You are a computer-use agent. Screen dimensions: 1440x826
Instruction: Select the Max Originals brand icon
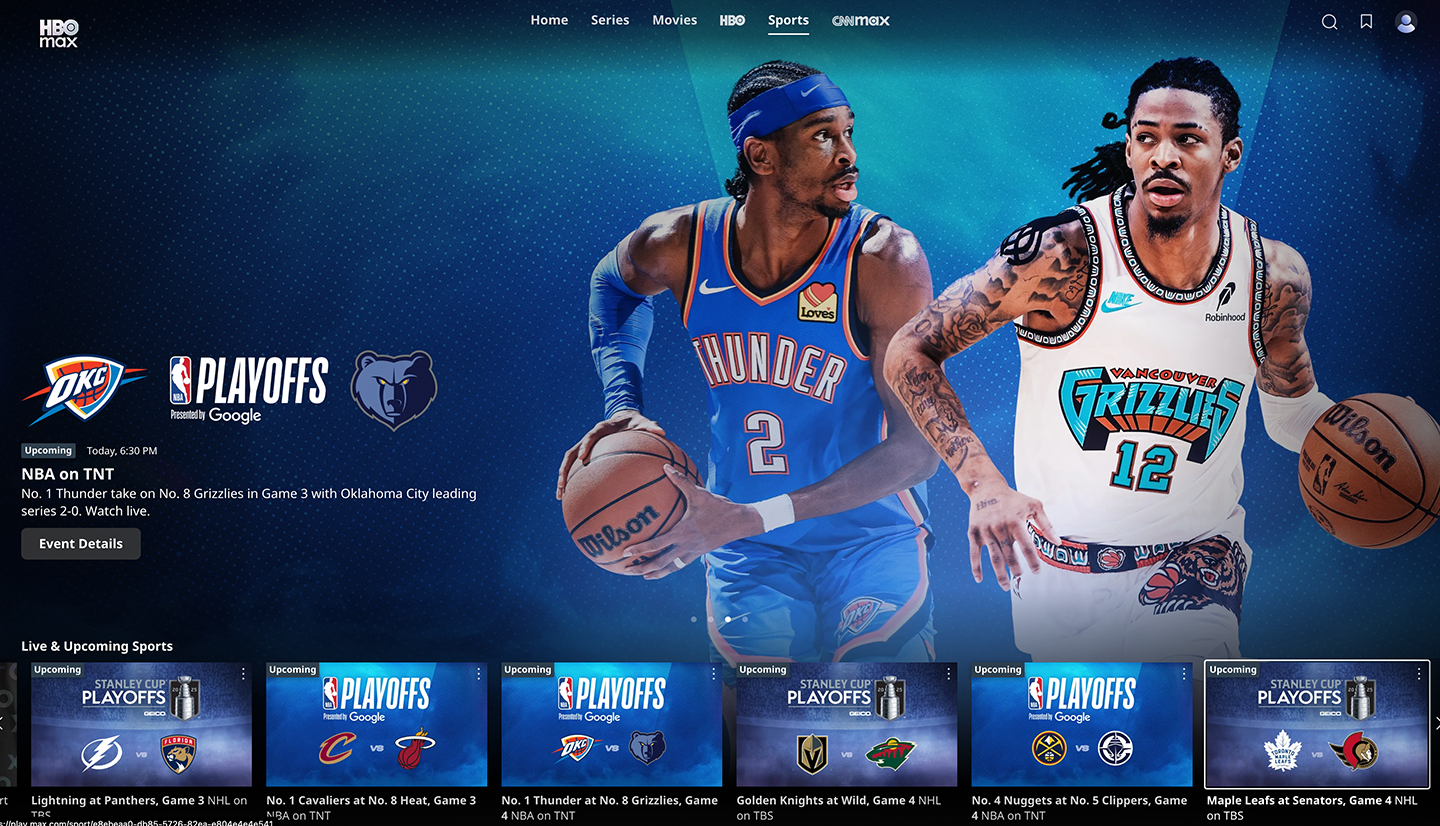pos(860,19)
